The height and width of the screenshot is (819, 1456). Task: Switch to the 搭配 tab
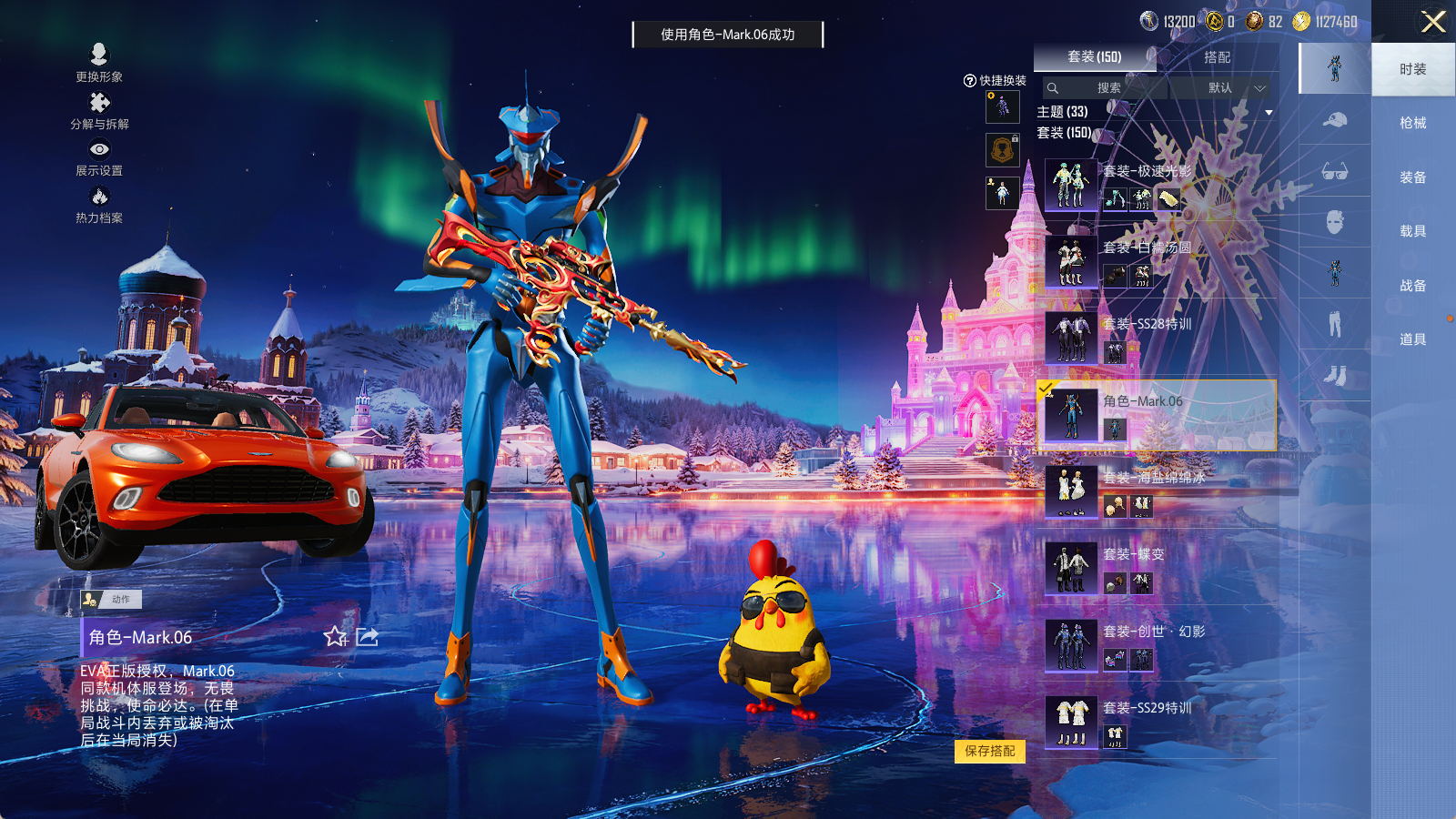click(1217, 57)
